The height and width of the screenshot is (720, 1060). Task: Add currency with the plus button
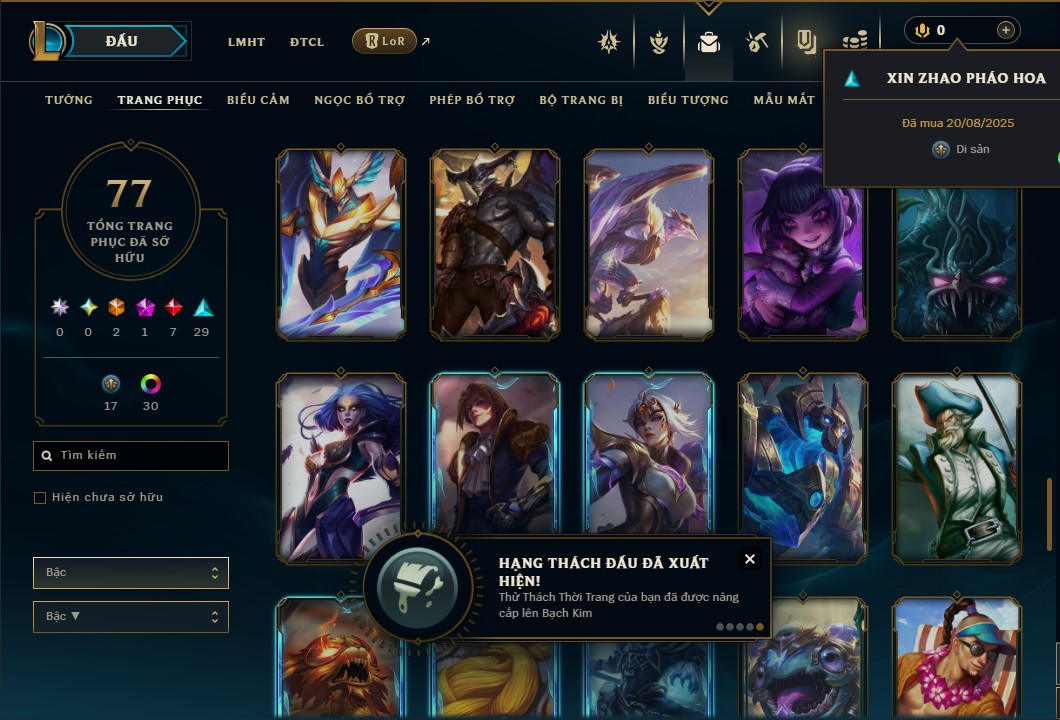[x=1005, y=30]
